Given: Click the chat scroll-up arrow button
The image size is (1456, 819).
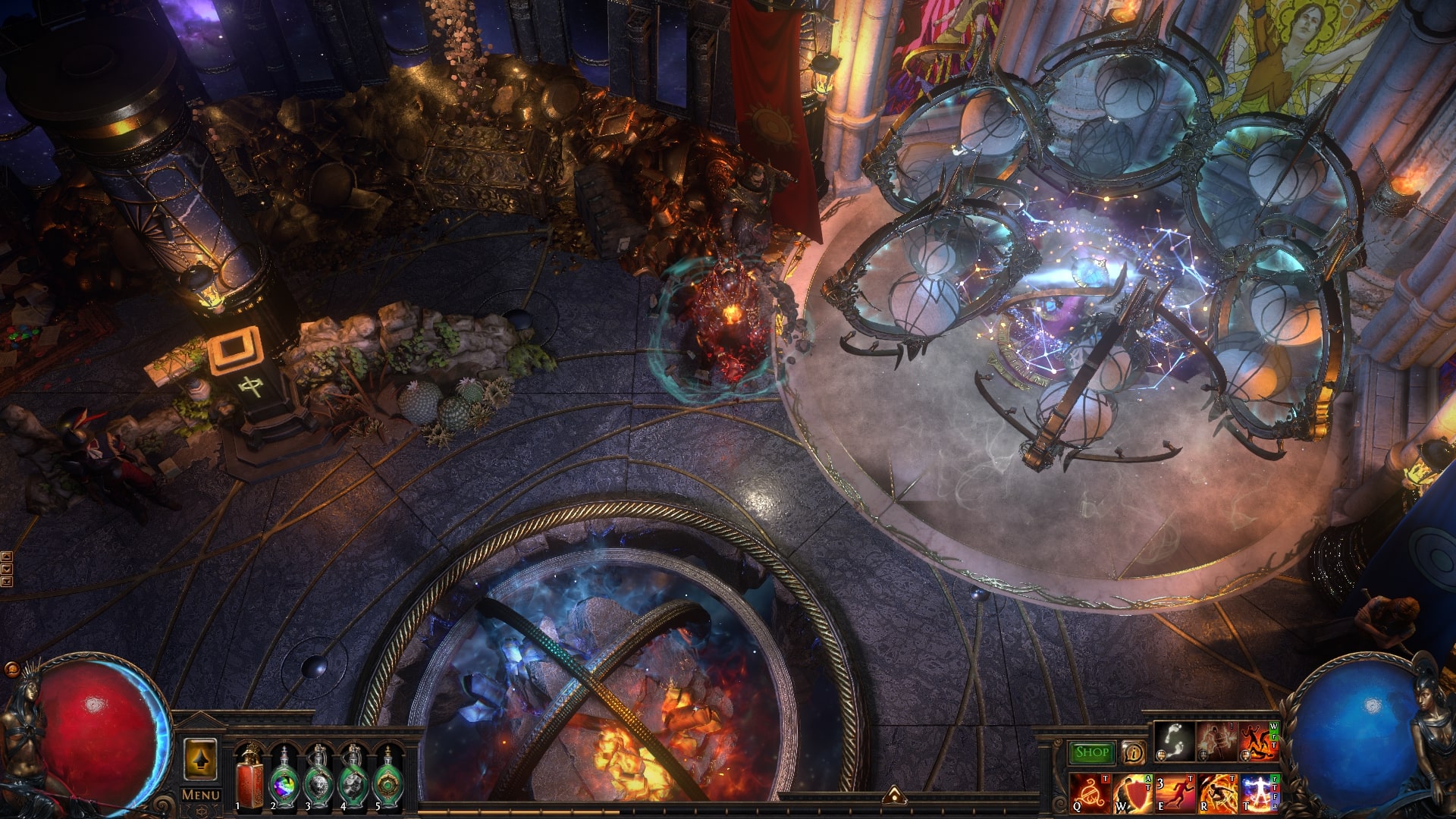Looking at the screenshot, I should click(x=7, y=557).
